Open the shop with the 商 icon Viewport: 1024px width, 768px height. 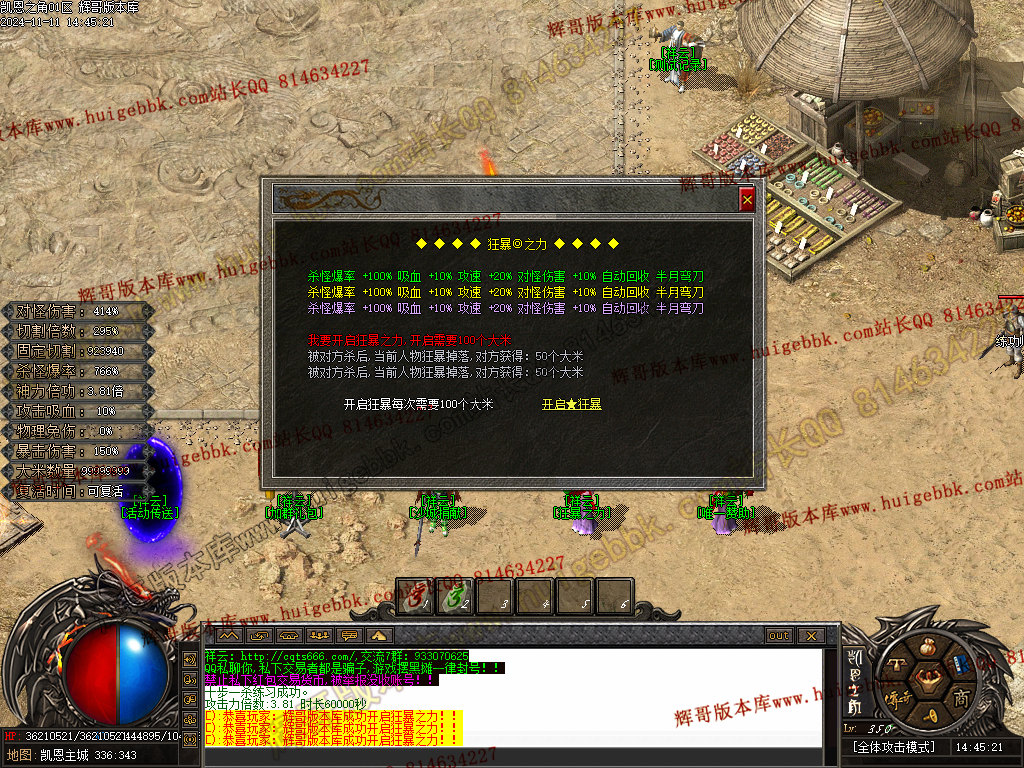pos(962,698)
